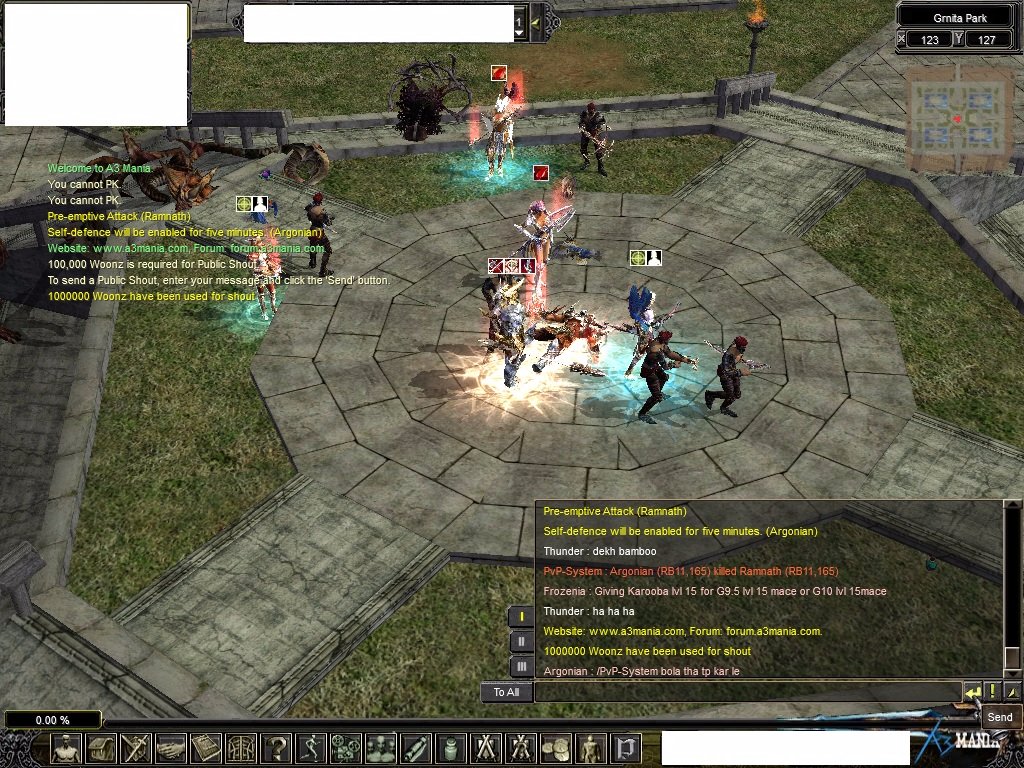Click the chat log scrollbar
The image size is (1024, 768).
coord(1012,590)
